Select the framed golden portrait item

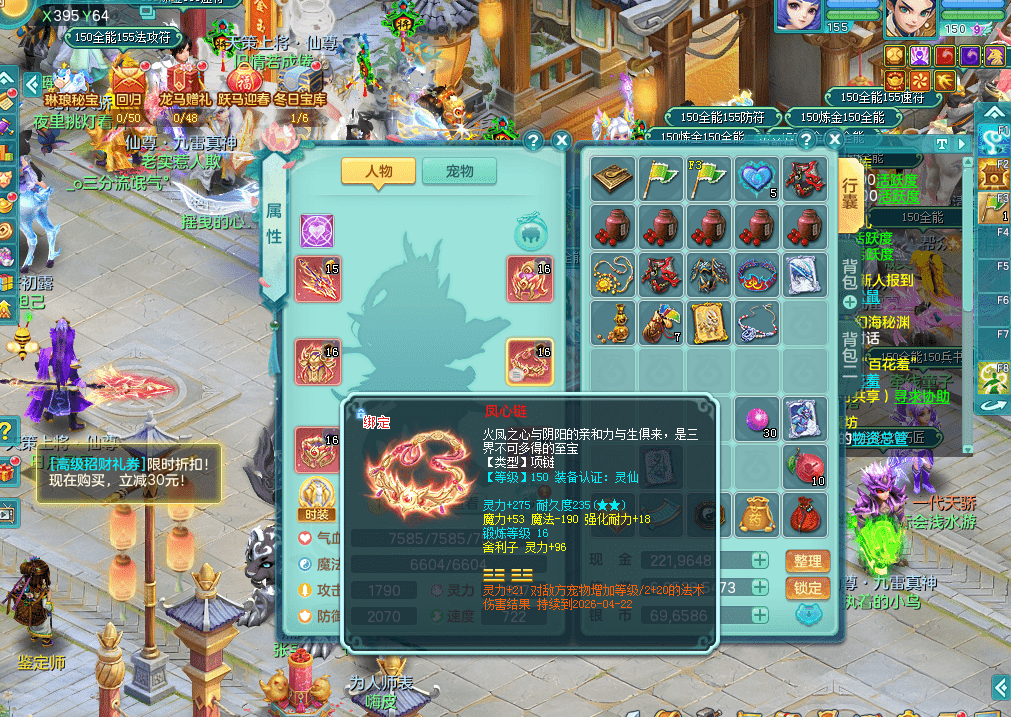(708, 322)
